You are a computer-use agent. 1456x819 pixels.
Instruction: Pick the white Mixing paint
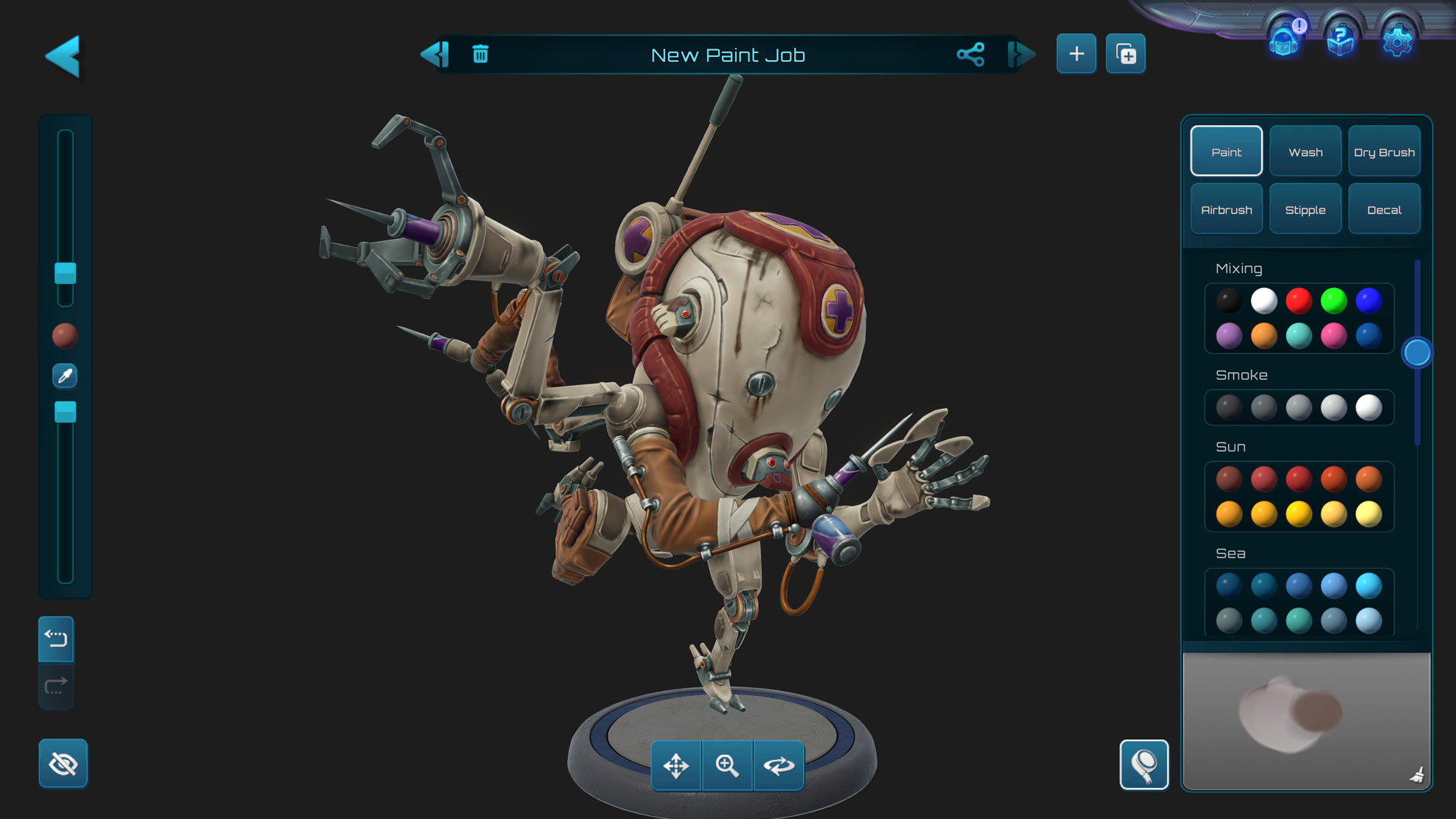(x=1263, y=300)
